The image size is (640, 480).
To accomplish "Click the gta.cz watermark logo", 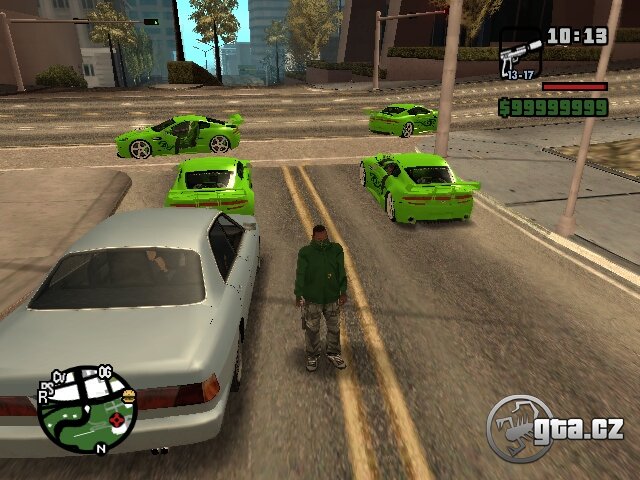I will click(555, 428).
